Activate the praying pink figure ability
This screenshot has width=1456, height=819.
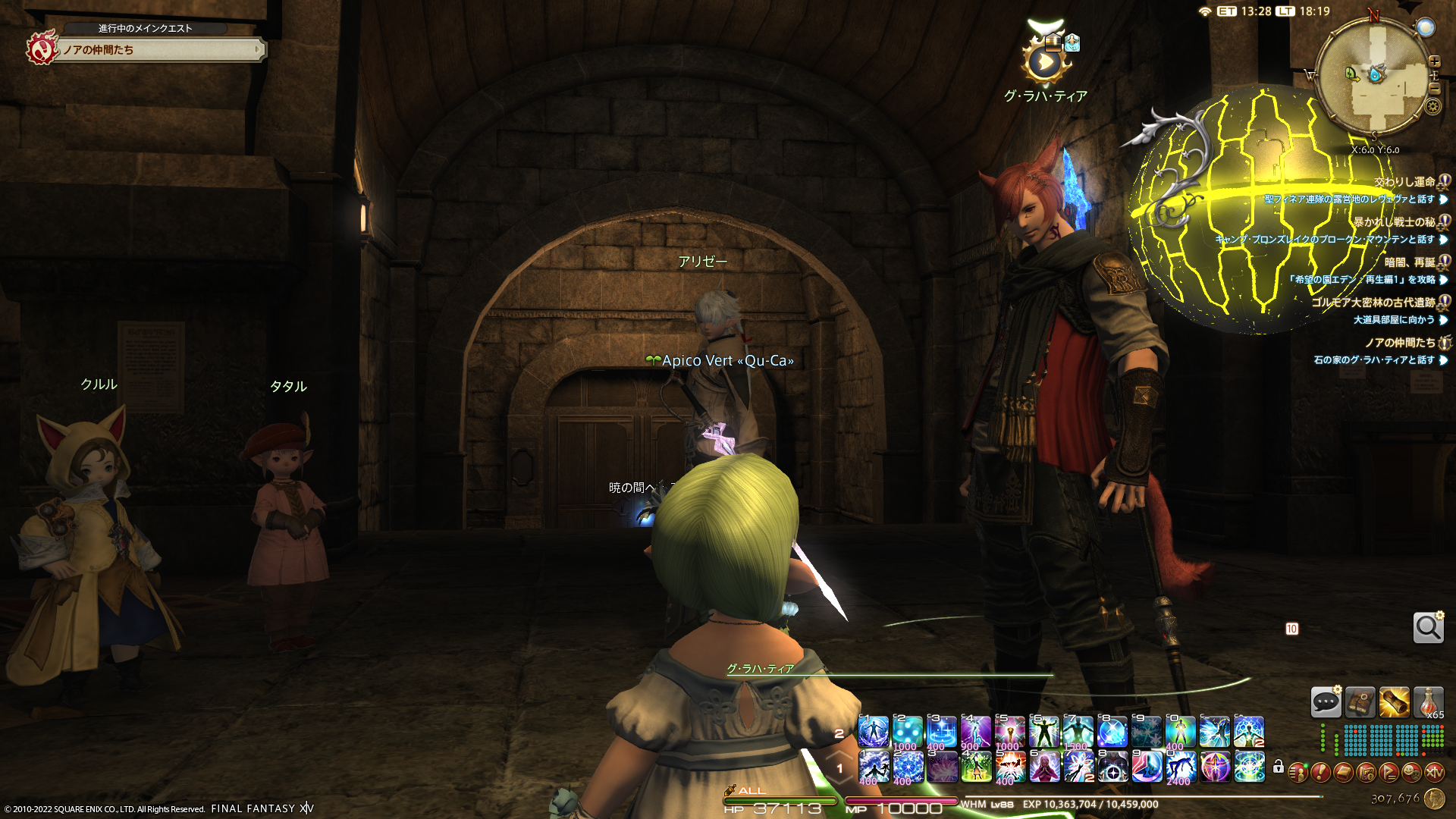(1044, 767)
